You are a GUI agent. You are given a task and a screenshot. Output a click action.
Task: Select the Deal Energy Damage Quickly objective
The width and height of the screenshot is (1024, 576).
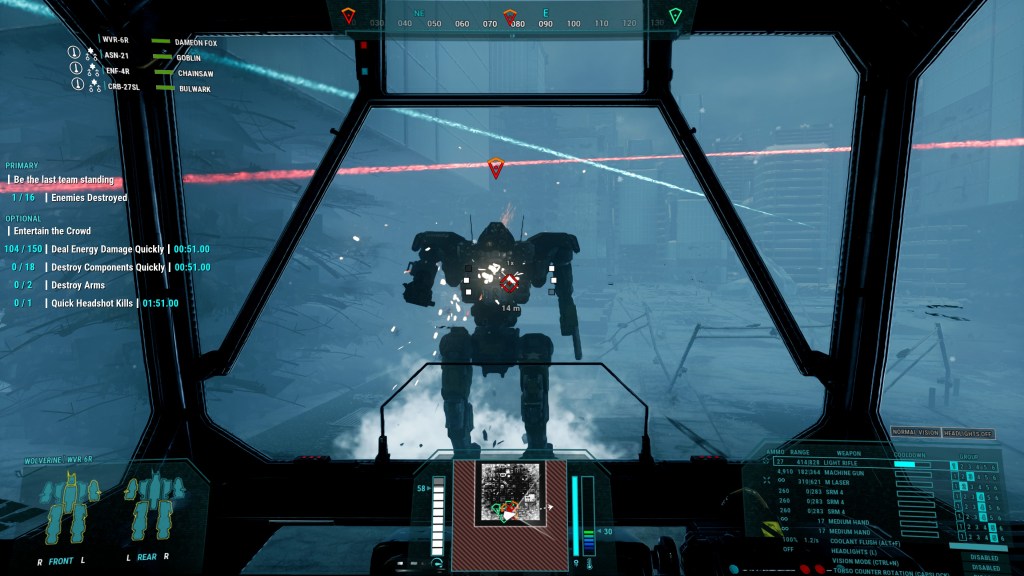pos(109,249)
